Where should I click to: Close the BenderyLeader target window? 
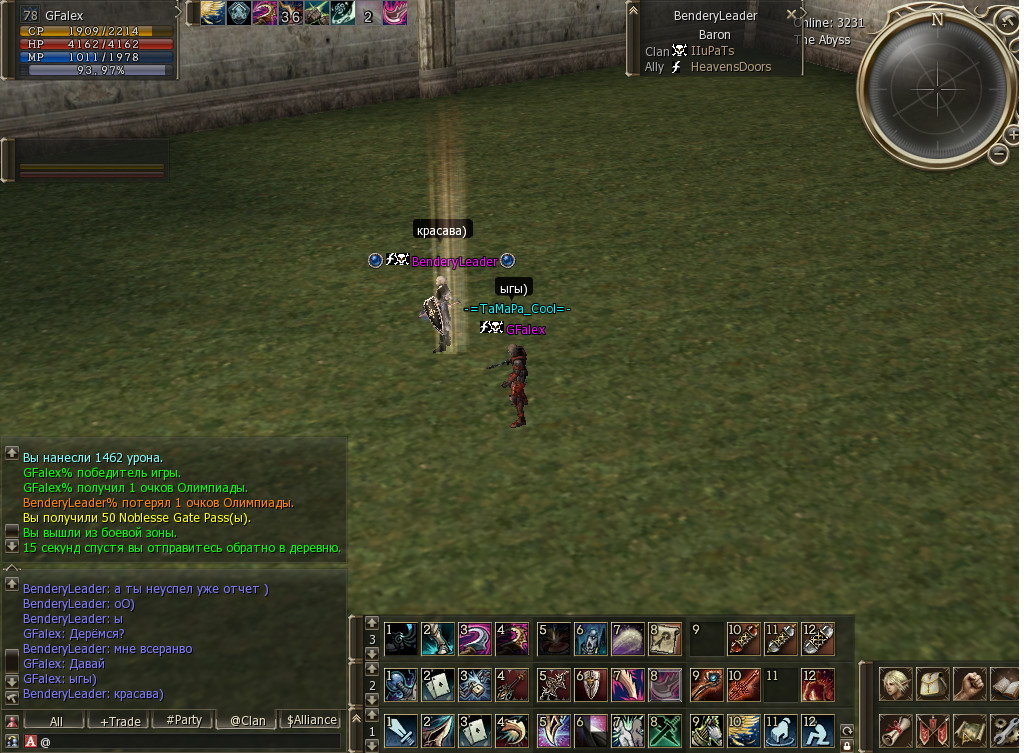point(792,15)
